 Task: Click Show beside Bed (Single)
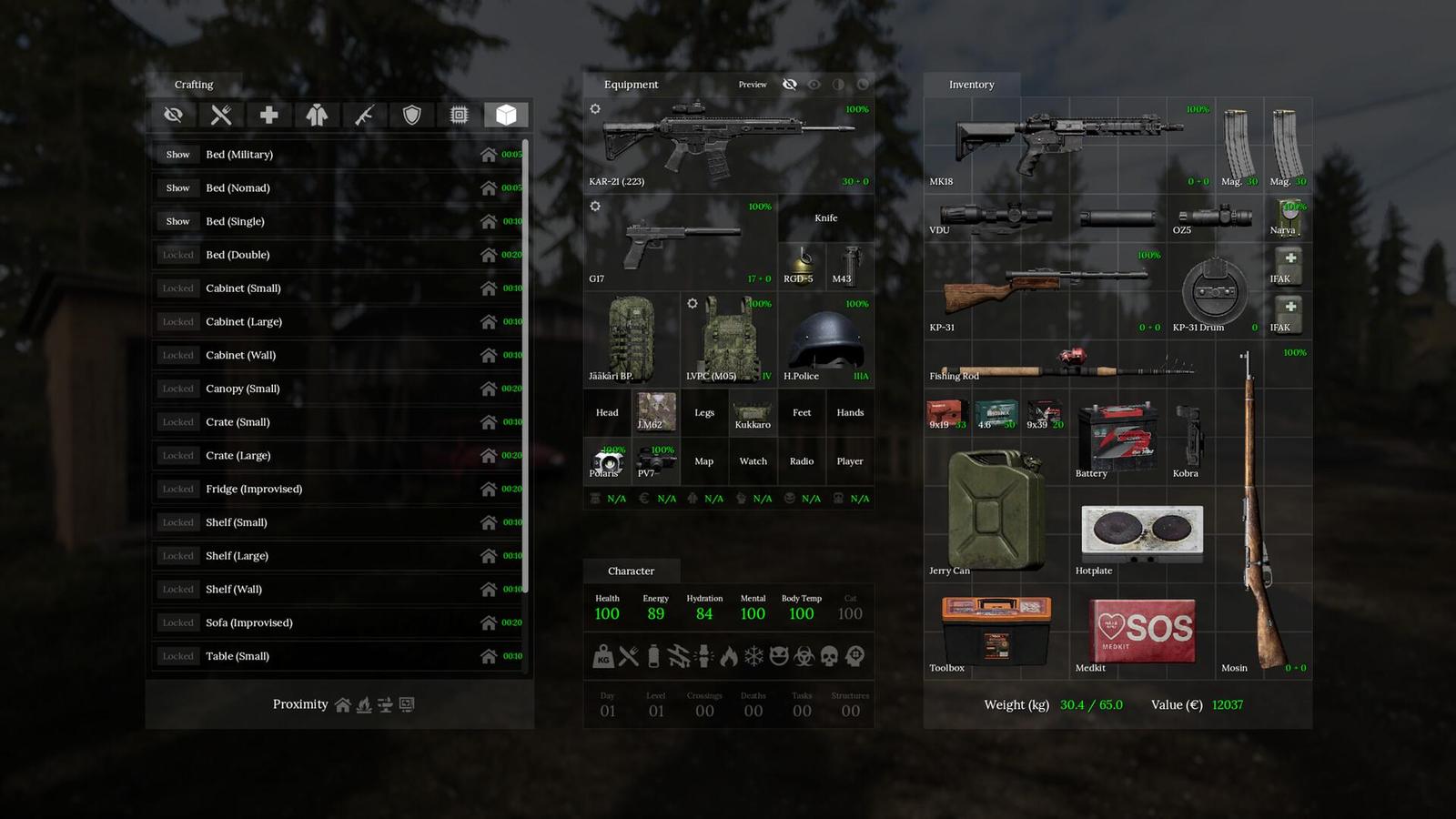tap(178, 222)
